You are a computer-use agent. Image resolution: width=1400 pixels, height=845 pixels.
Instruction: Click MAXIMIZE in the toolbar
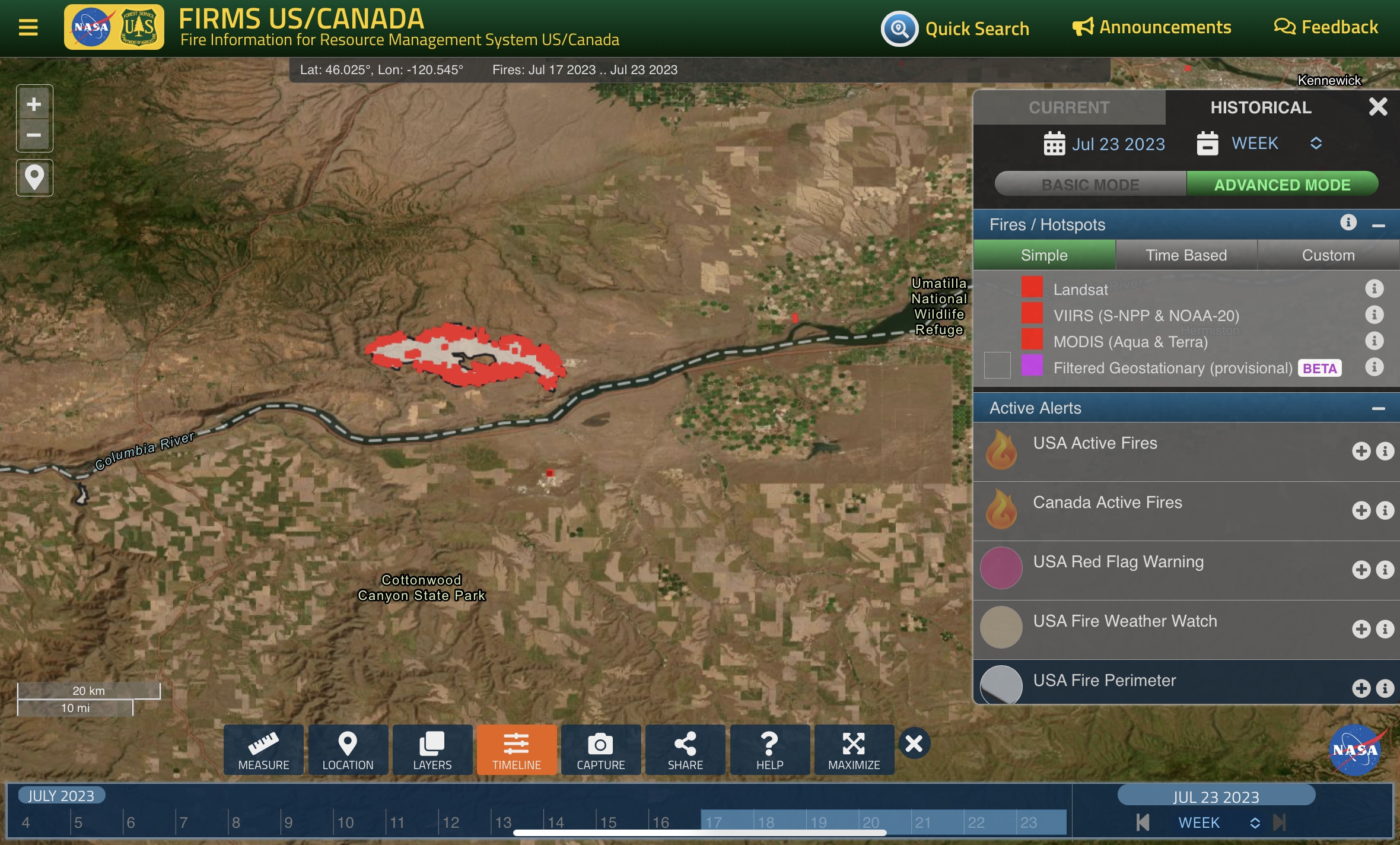(x=854, y=749)
